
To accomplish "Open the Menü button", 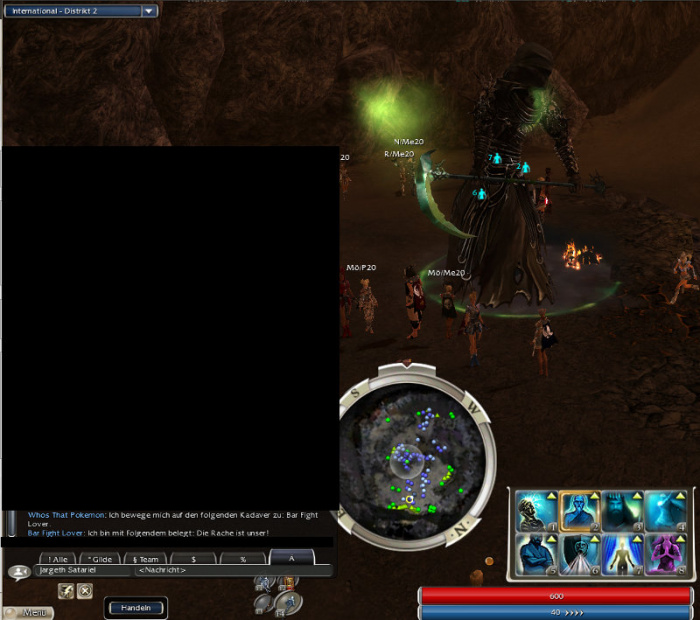I will click(27, 611).
